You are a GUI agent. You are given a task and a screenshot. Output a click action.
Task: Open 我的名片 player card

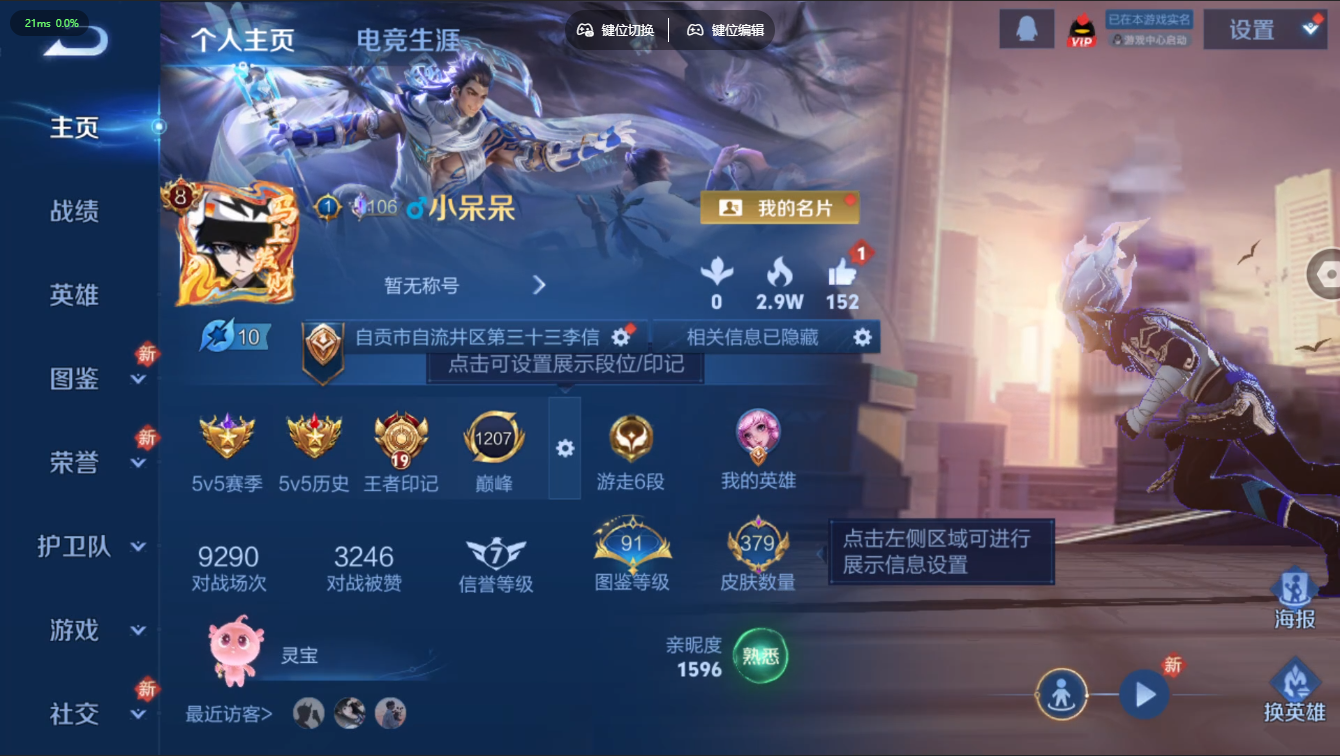(x=779, y=207)
